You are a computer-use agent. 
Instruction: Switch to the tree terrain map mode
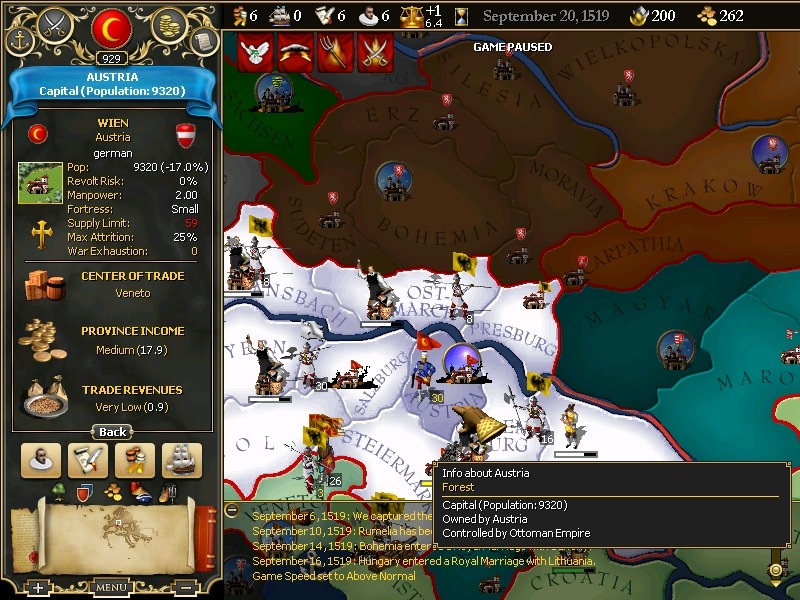[57, 491]
